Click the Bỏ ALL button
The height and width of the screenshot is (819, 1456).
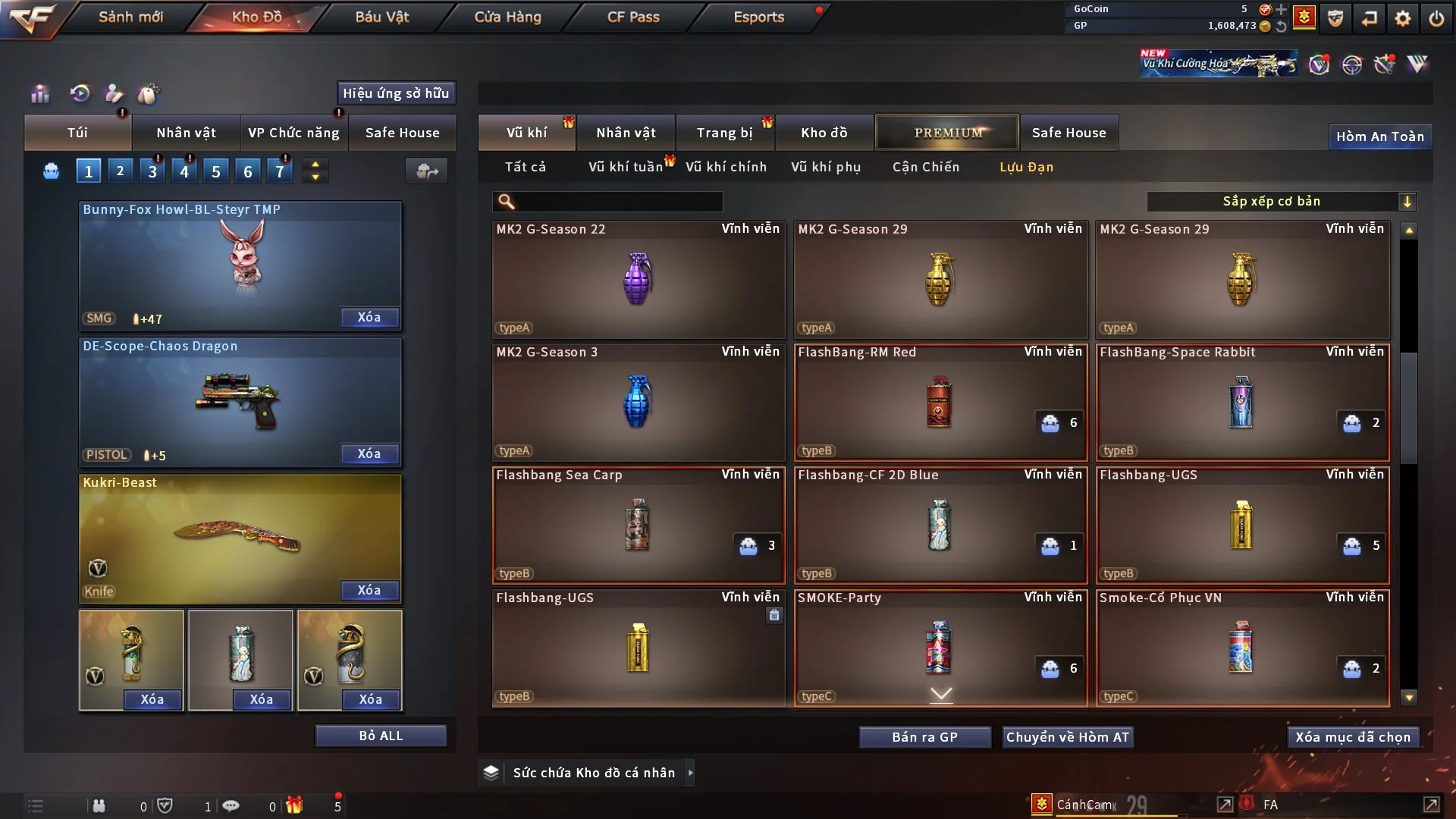[x=381, y=736]
